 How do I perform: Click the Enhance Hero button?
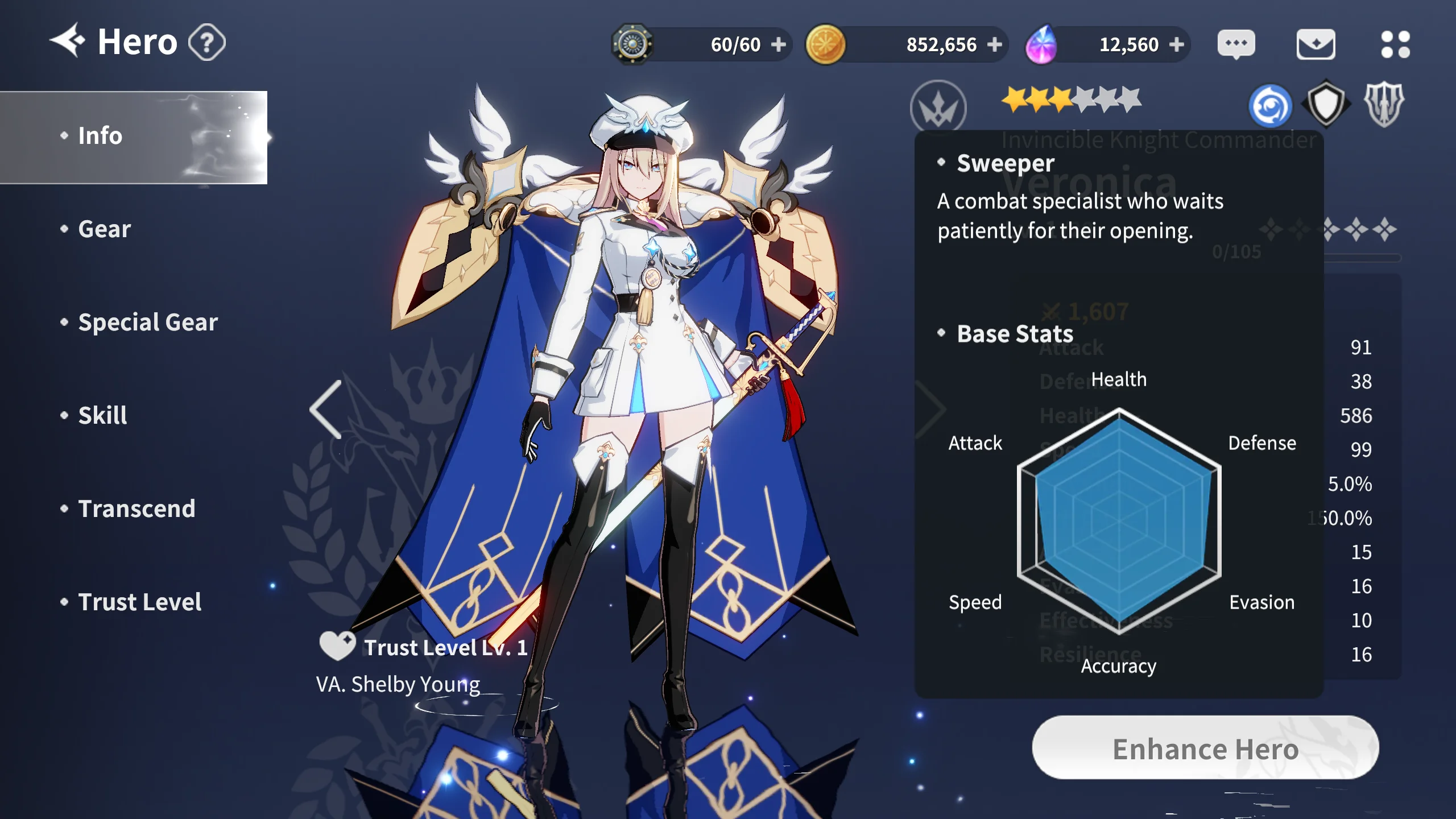click(x=1205, y=748)
